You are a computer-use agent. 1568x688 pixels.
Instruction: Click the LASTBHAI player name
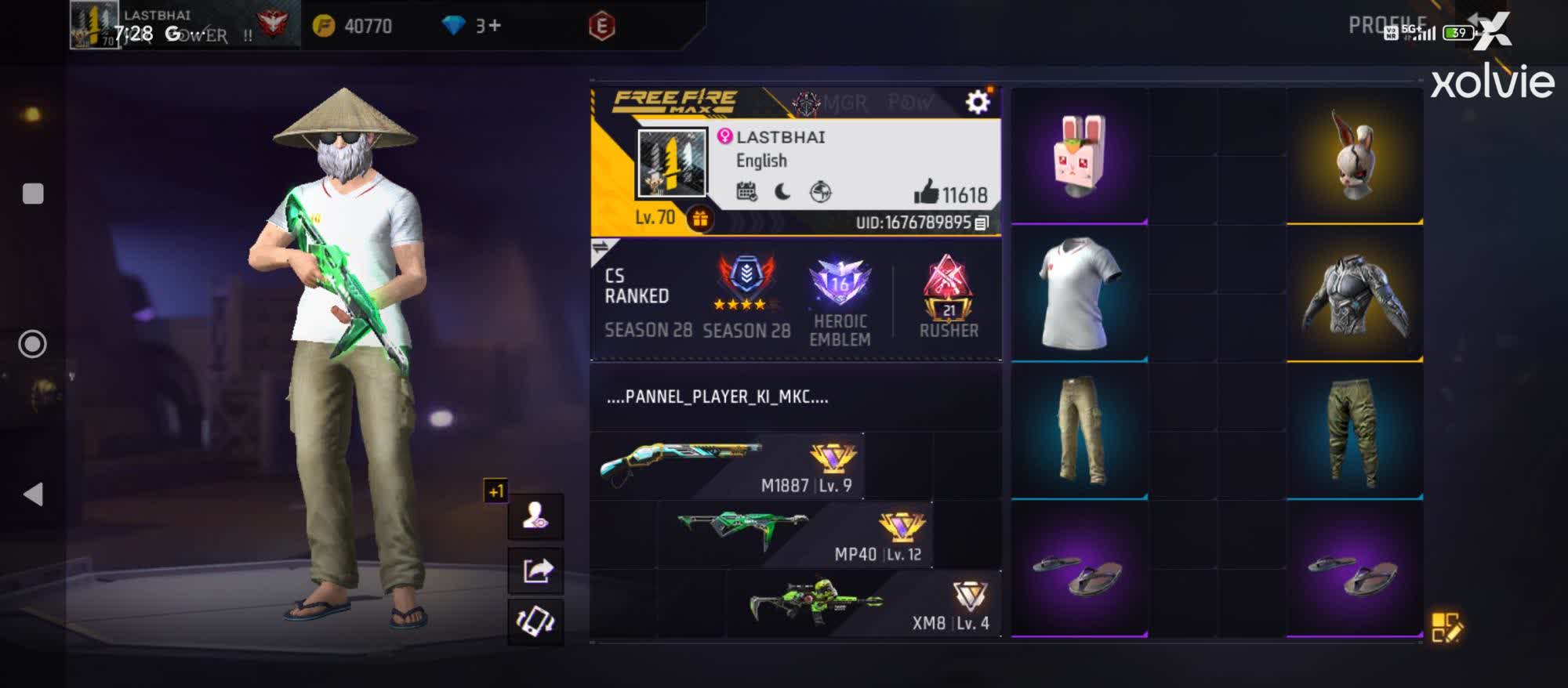781,136
